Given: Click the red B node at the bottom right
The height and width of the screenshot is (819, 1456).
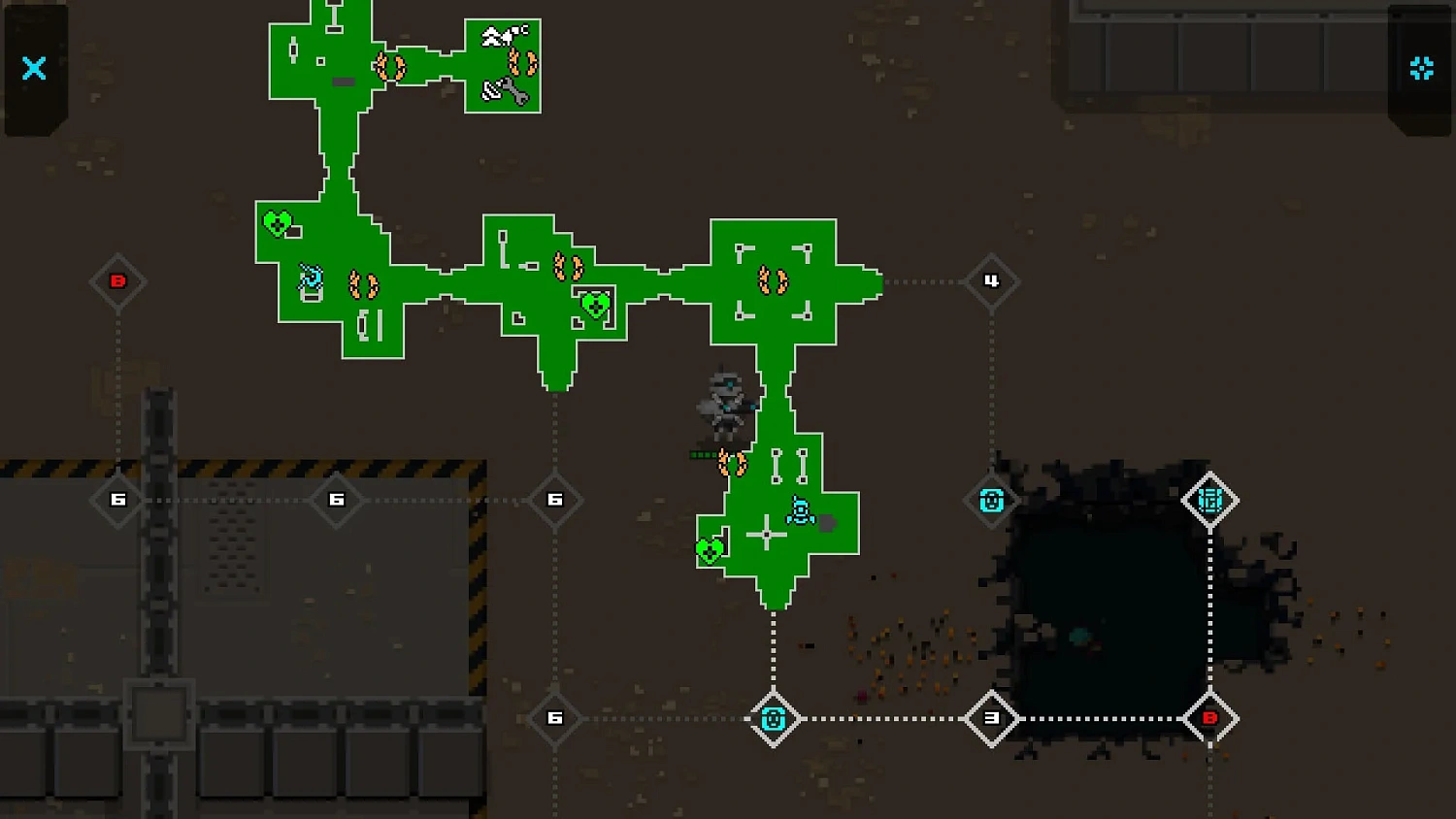Looking at the screenshot, I should [x=1210, y=719].
